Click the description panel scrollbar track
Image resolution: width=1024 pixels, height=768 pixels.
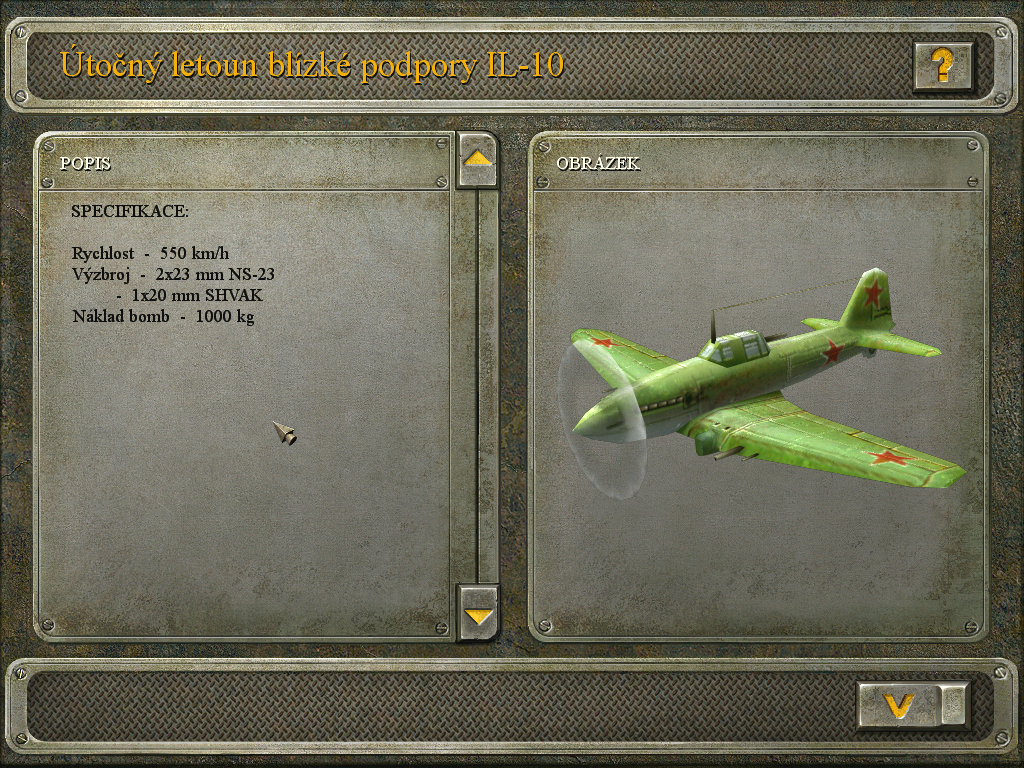point(486,385)
